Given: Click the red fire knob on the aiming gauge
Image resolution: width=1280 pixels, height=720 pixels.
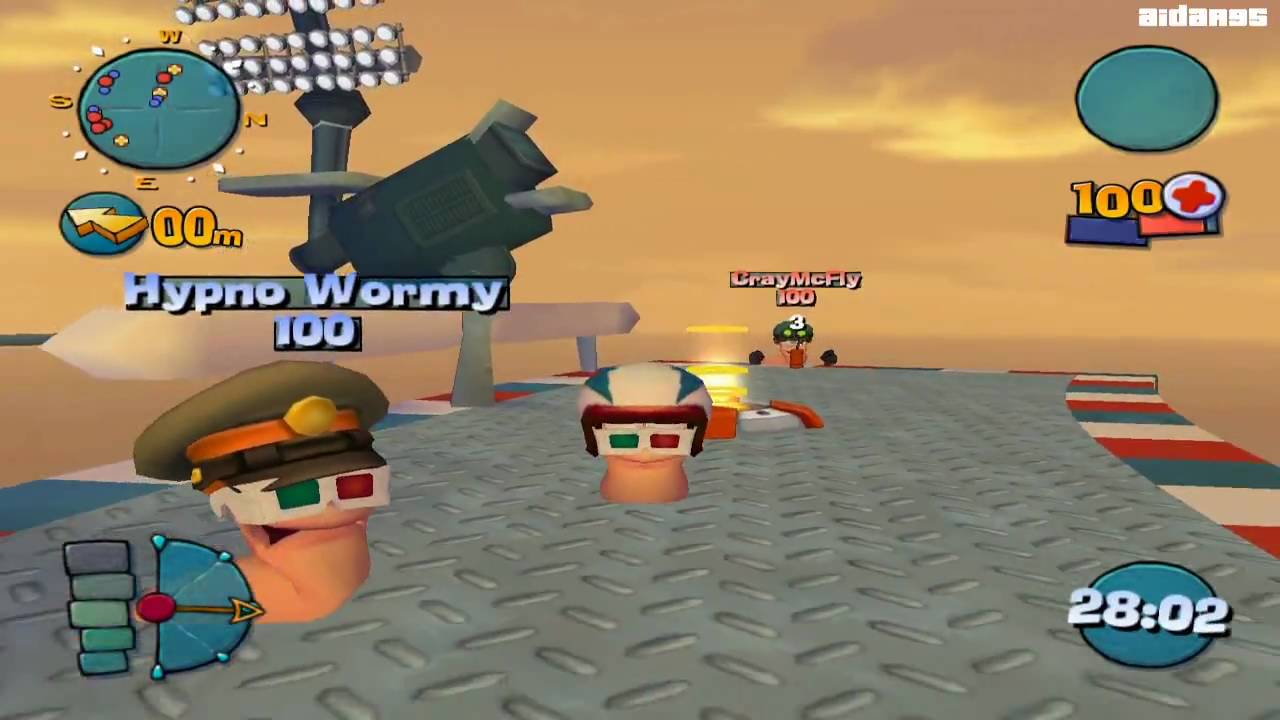Looking at the screenshot, I should pos(158,607).
